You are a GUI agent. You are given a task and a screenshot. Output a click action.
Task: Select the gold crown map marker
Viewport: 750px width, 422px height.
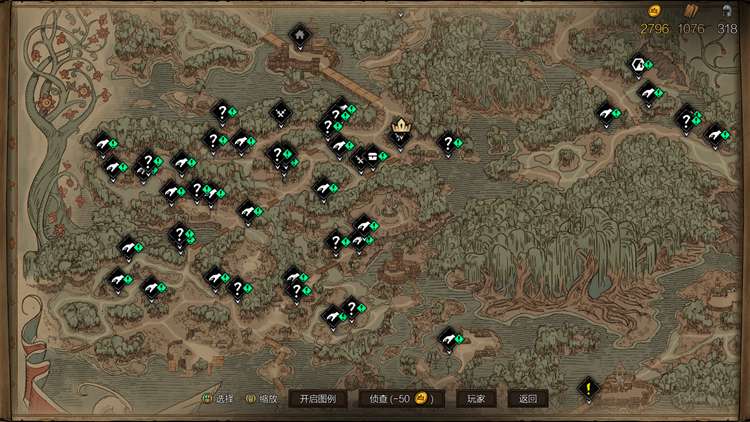401,127
